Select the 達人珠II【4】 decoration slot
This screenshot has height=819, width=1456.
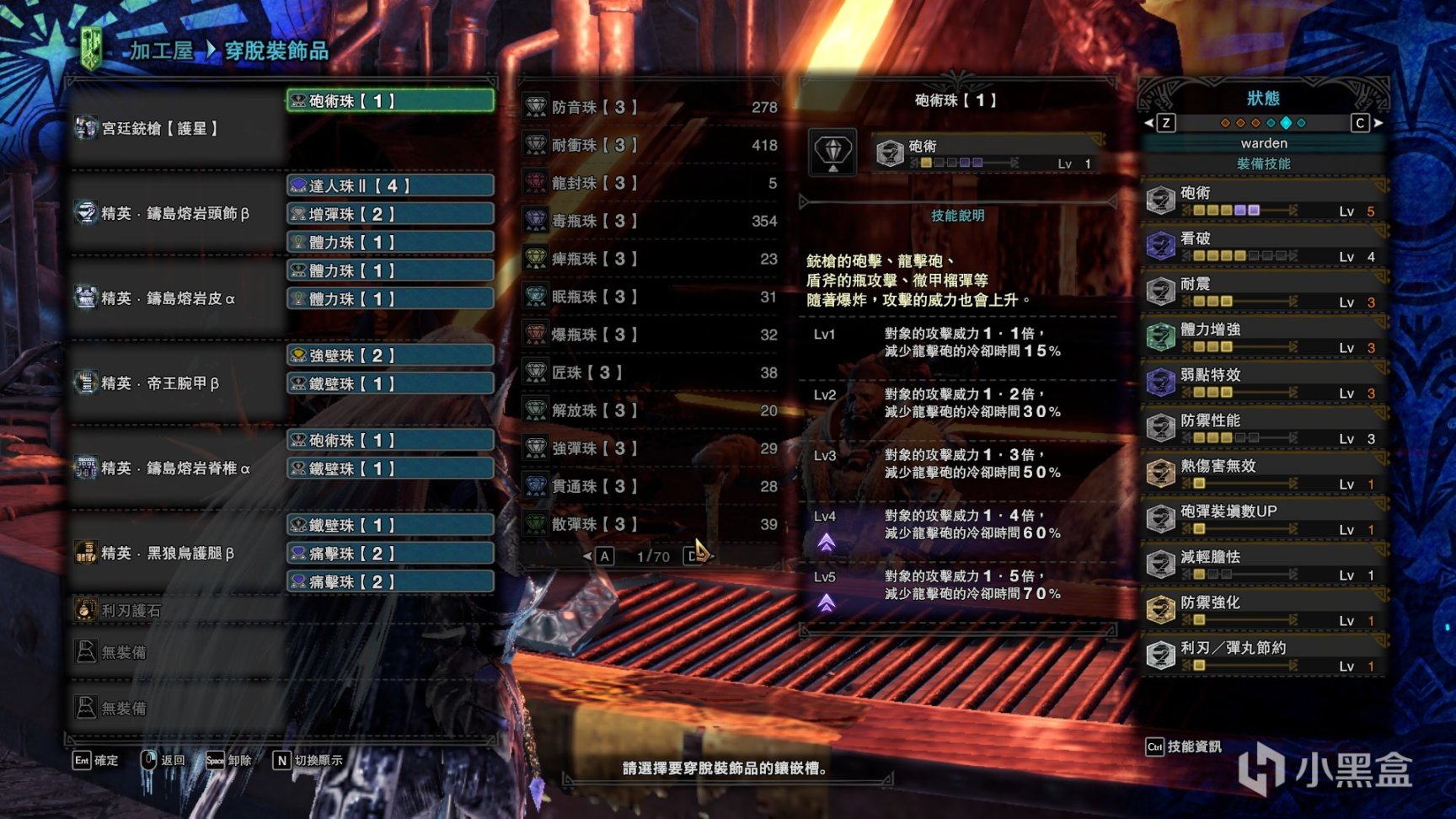pos(389,185)
